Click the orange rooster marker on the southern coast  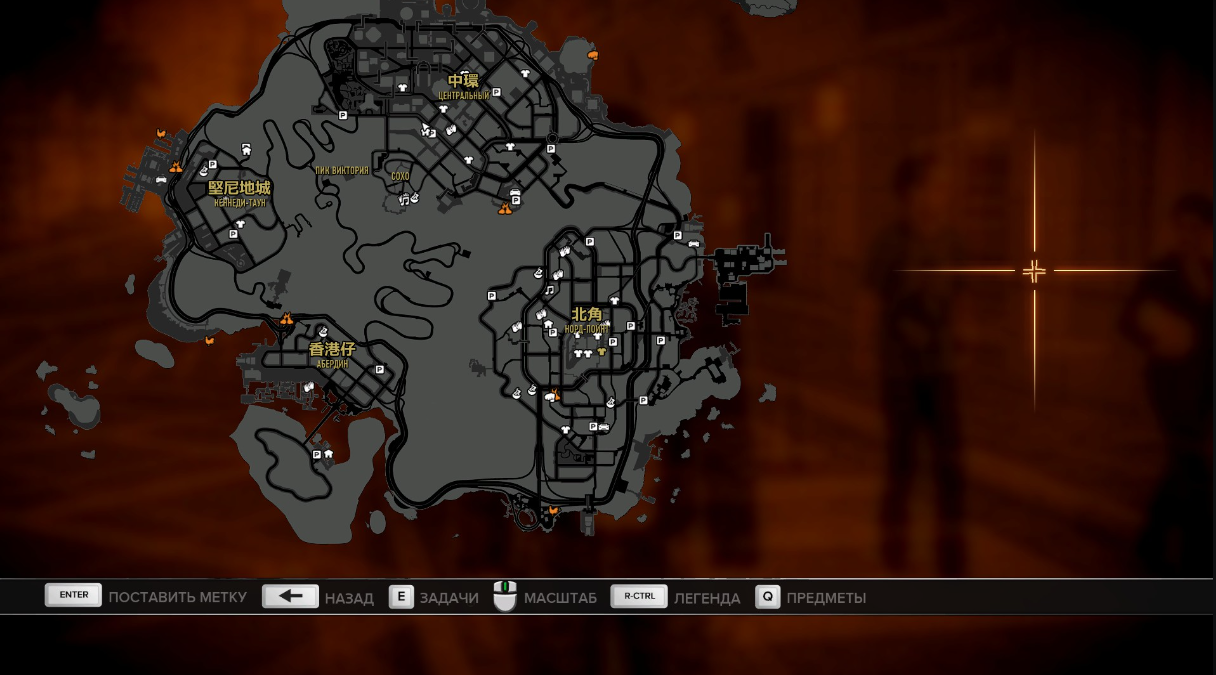pyautogui.click(x=553, y=510)
